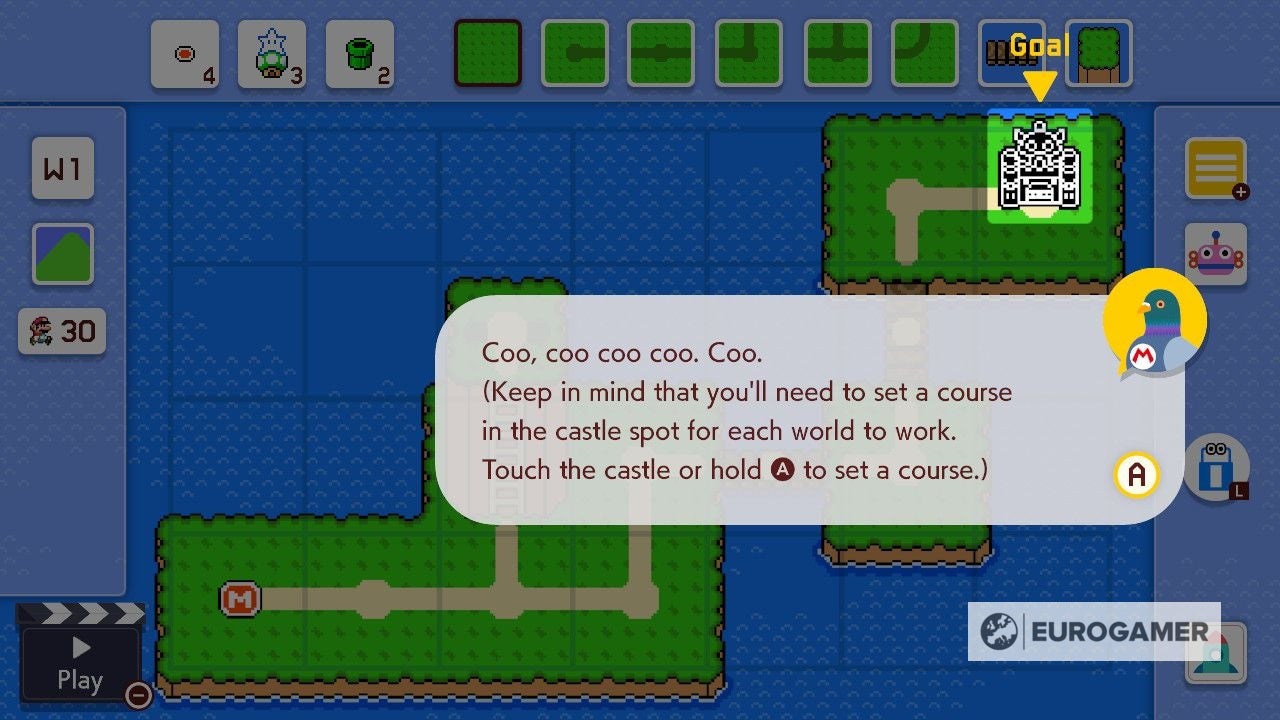Select the warp pipe world element
Screen dimensions: 1280x720
click(361, 54)
